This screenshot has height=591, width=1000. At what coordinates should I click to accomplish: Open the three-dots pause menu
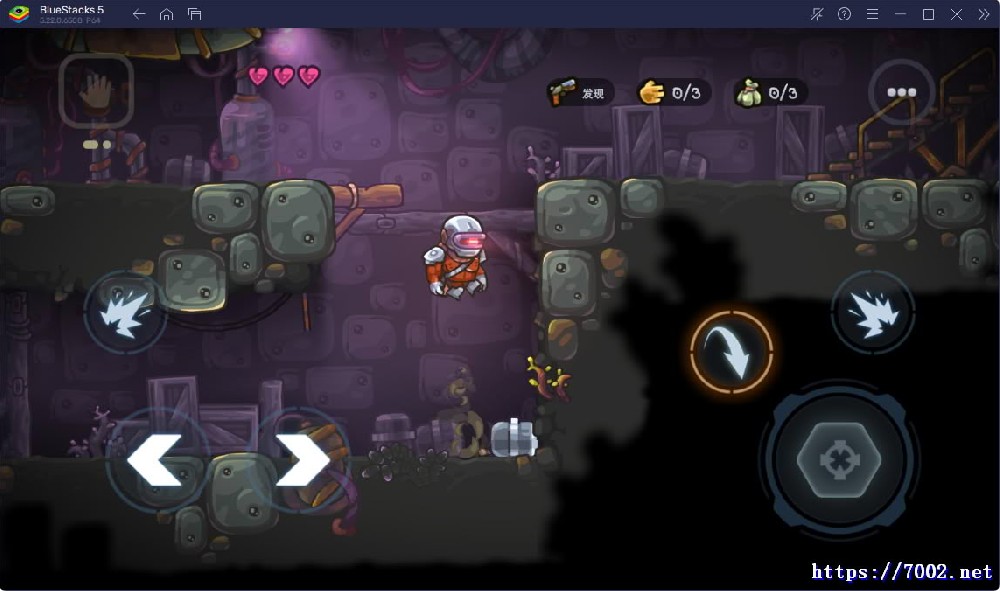tap(901, 92)
